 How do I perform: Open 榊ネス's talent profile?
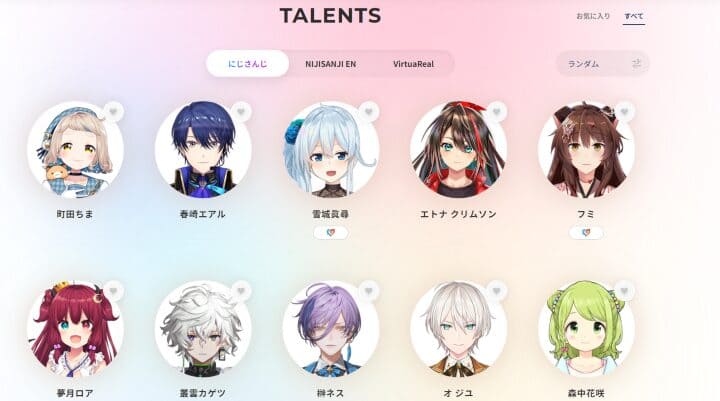tap(331, 329)
